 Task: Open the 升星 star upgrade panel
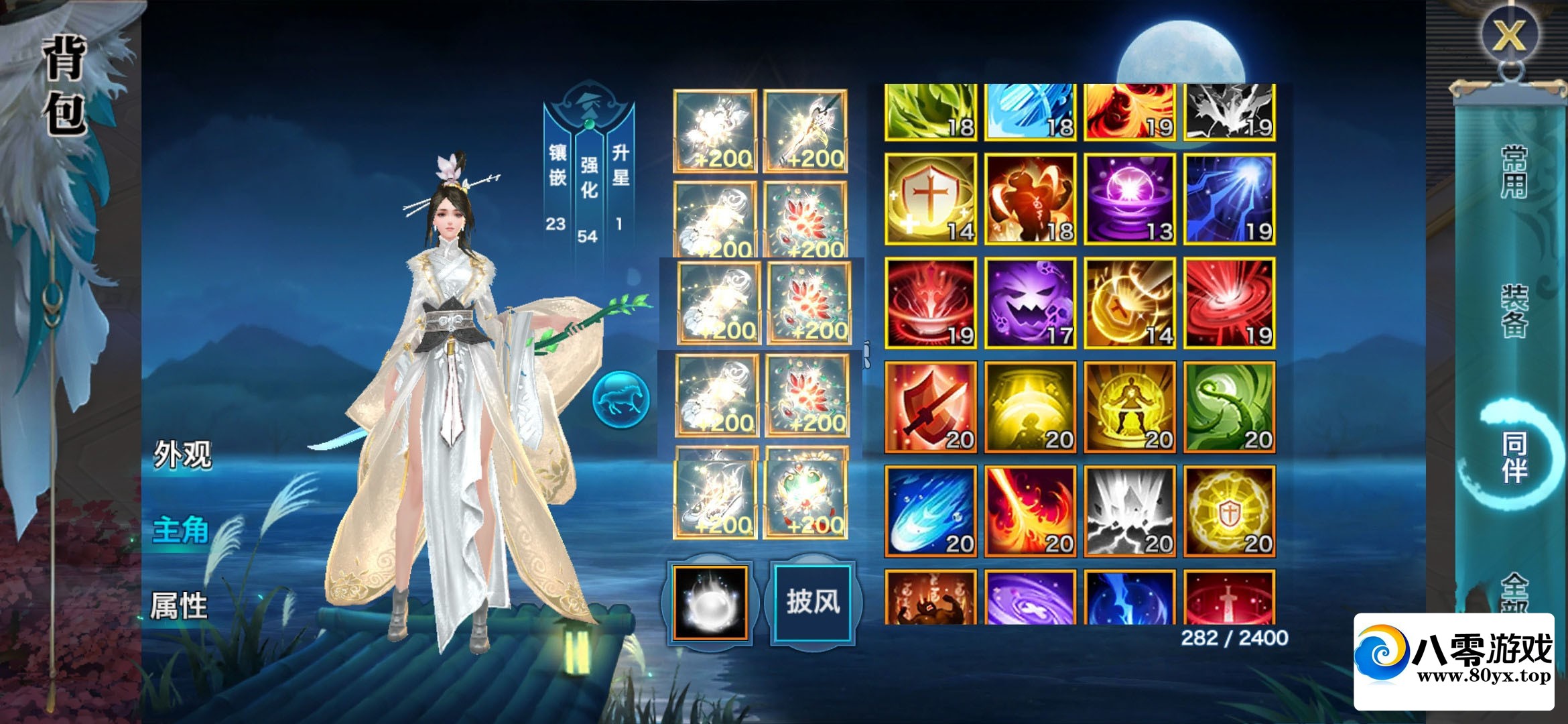tap(620, 165)
